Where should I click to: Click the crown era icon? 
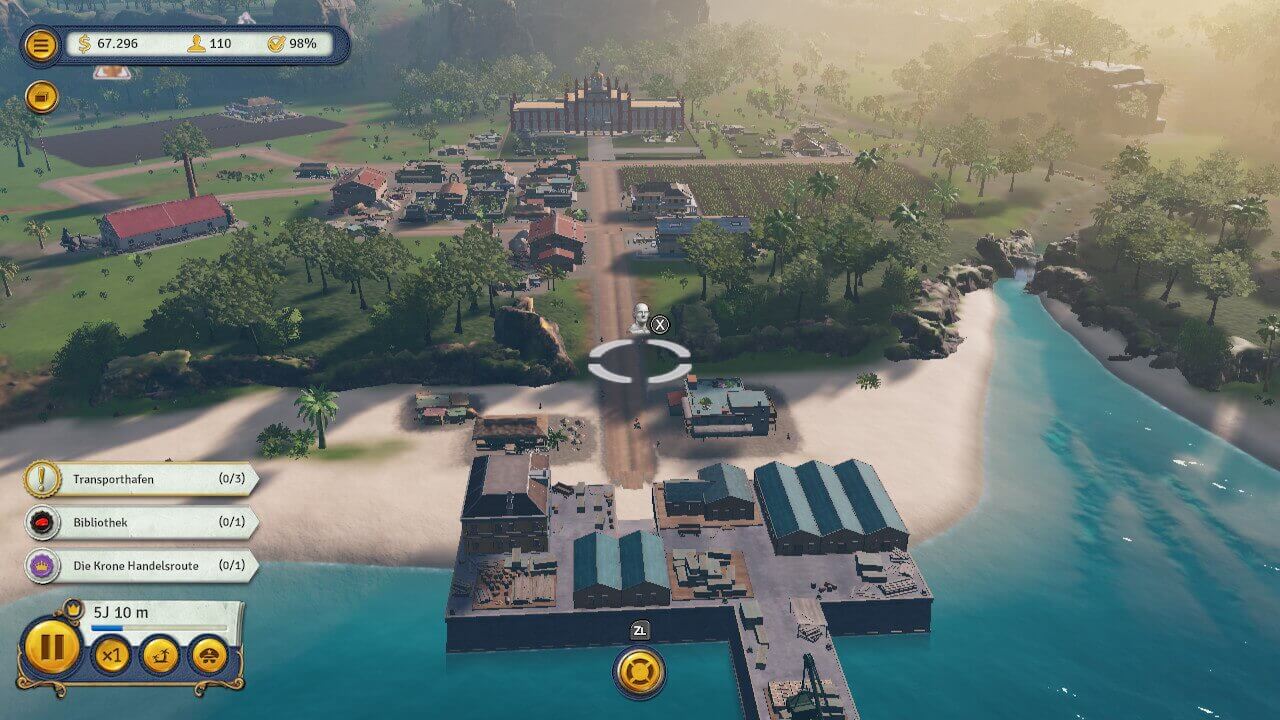click(x=73, y=607)
